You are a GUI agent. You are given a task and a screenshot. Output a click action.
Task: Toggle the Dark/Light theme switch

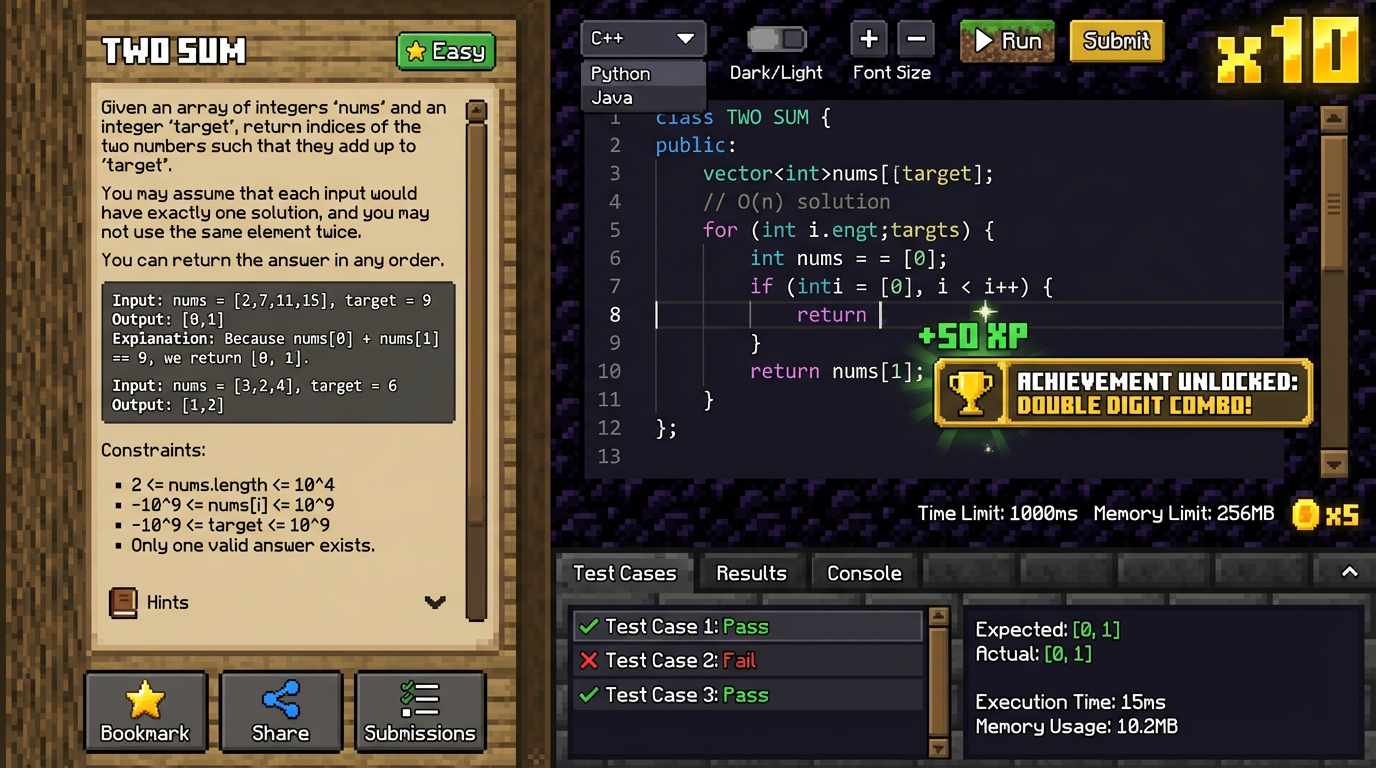[x=776, y=39]
